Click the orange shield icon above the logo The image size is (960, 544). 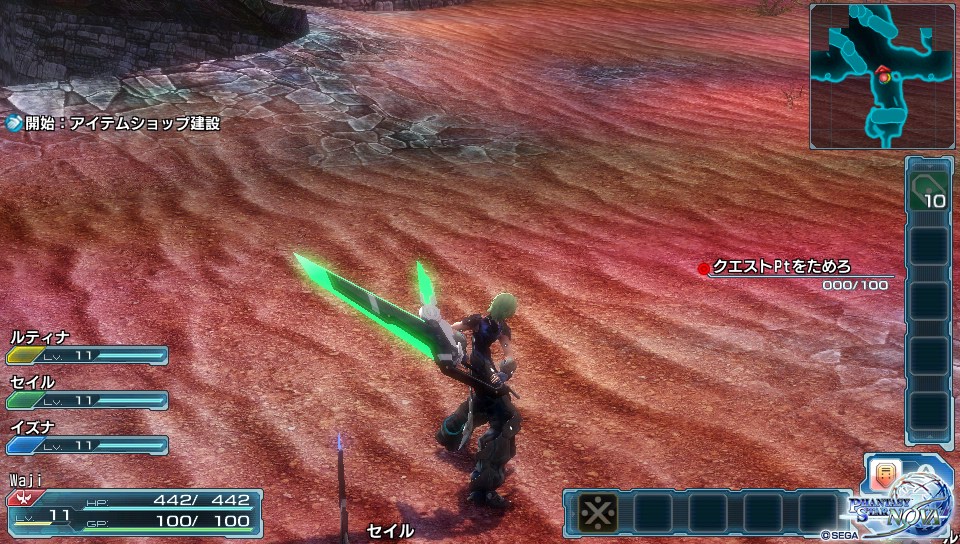[883, 473]
